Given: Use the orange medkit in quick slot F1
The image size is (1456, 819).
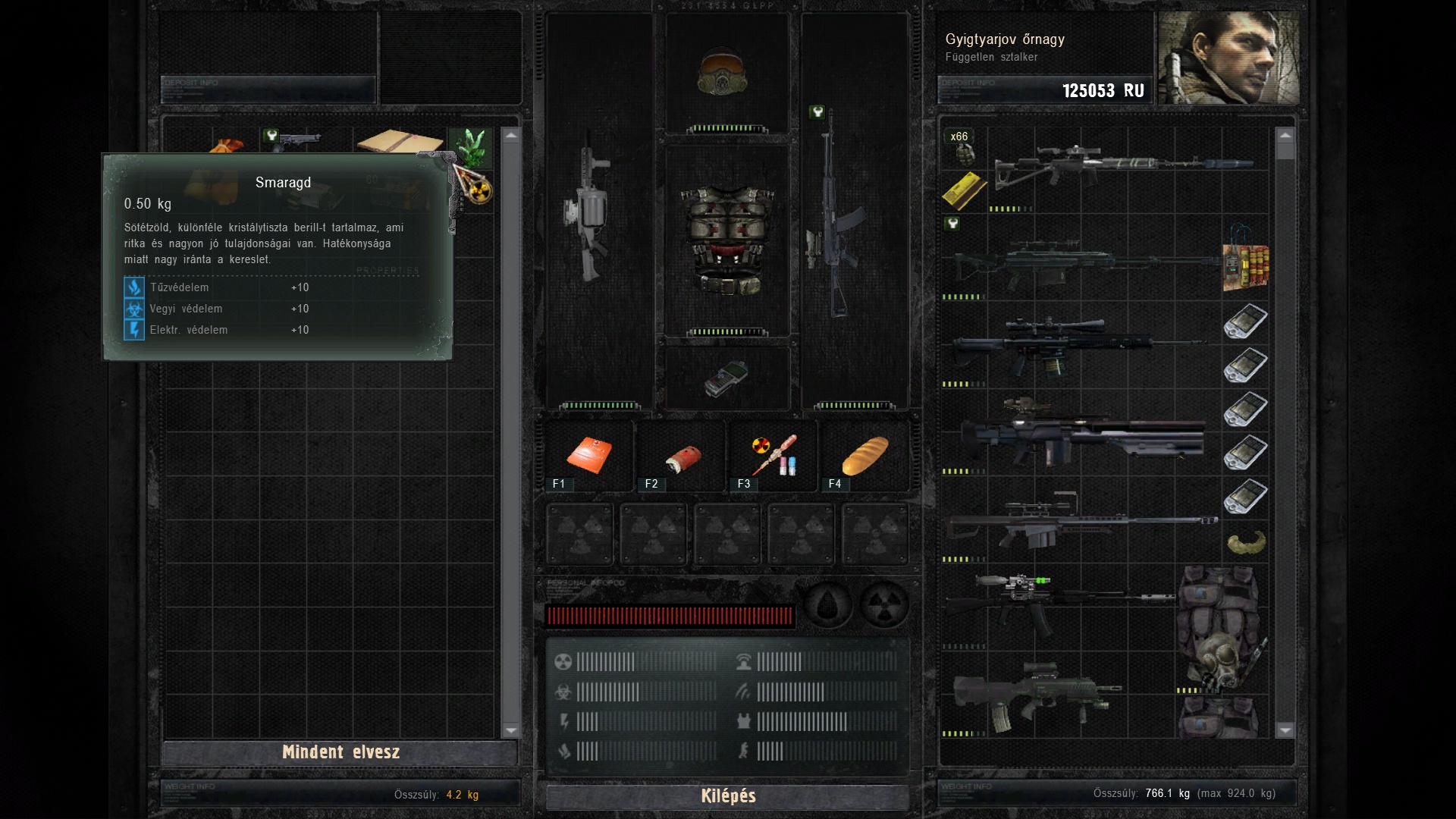Looking at the screenshot, I should (x=589, y=455).
